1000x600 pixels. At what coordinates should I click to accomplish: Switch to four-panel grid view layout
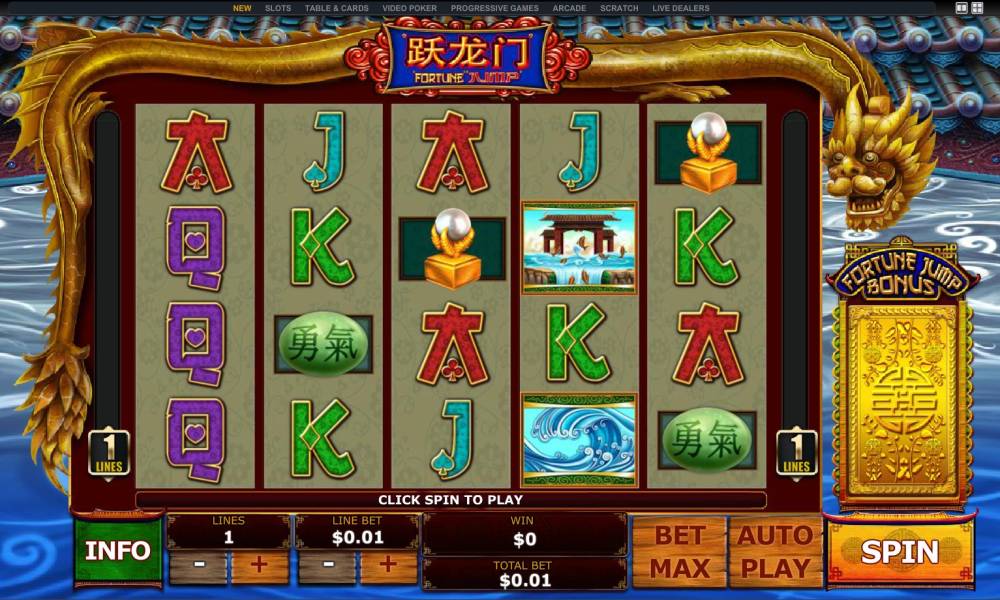click(979, 8)
